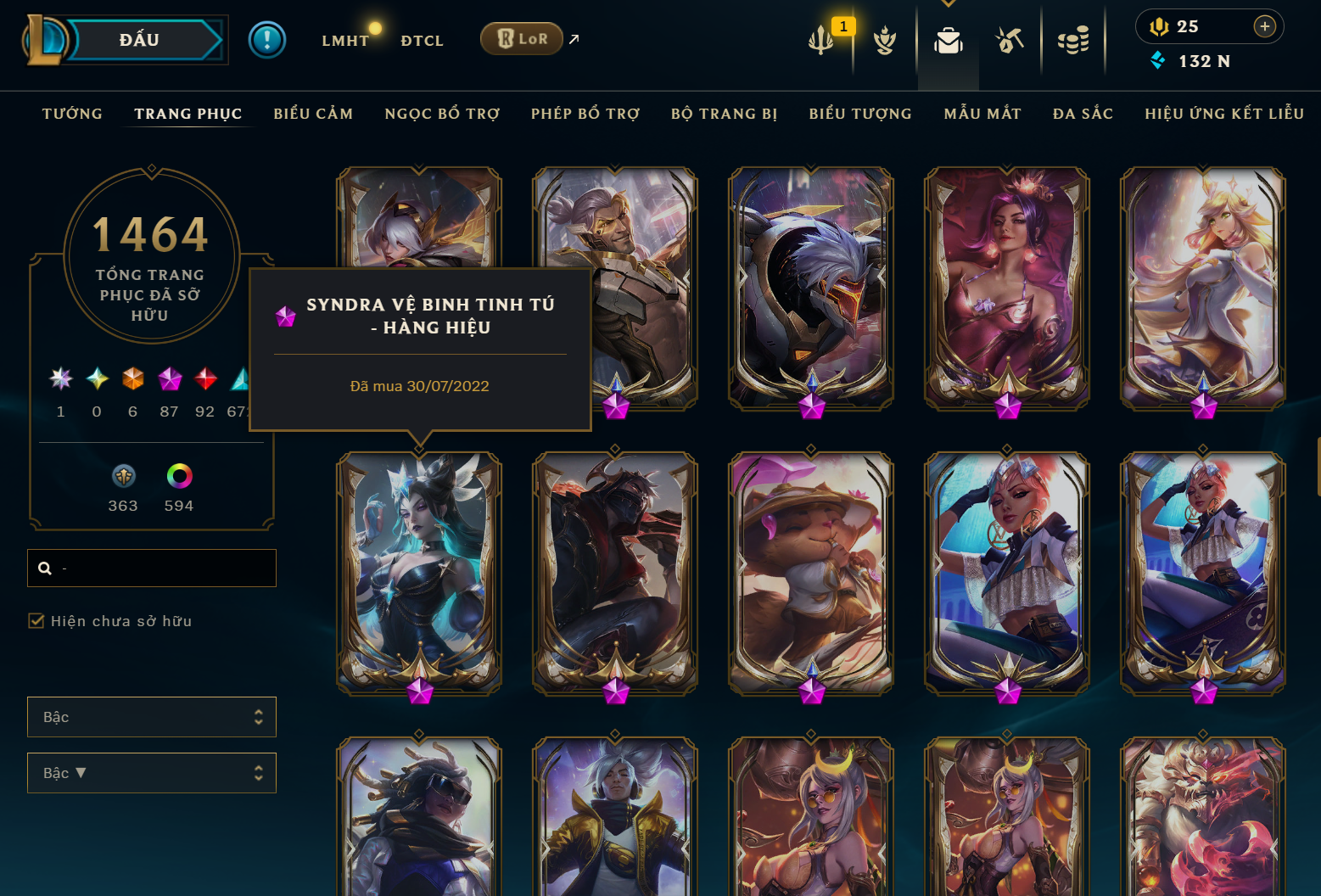1321x896 pixels.
Task: Open the Store coins icon
Action: click(1073, 38)
